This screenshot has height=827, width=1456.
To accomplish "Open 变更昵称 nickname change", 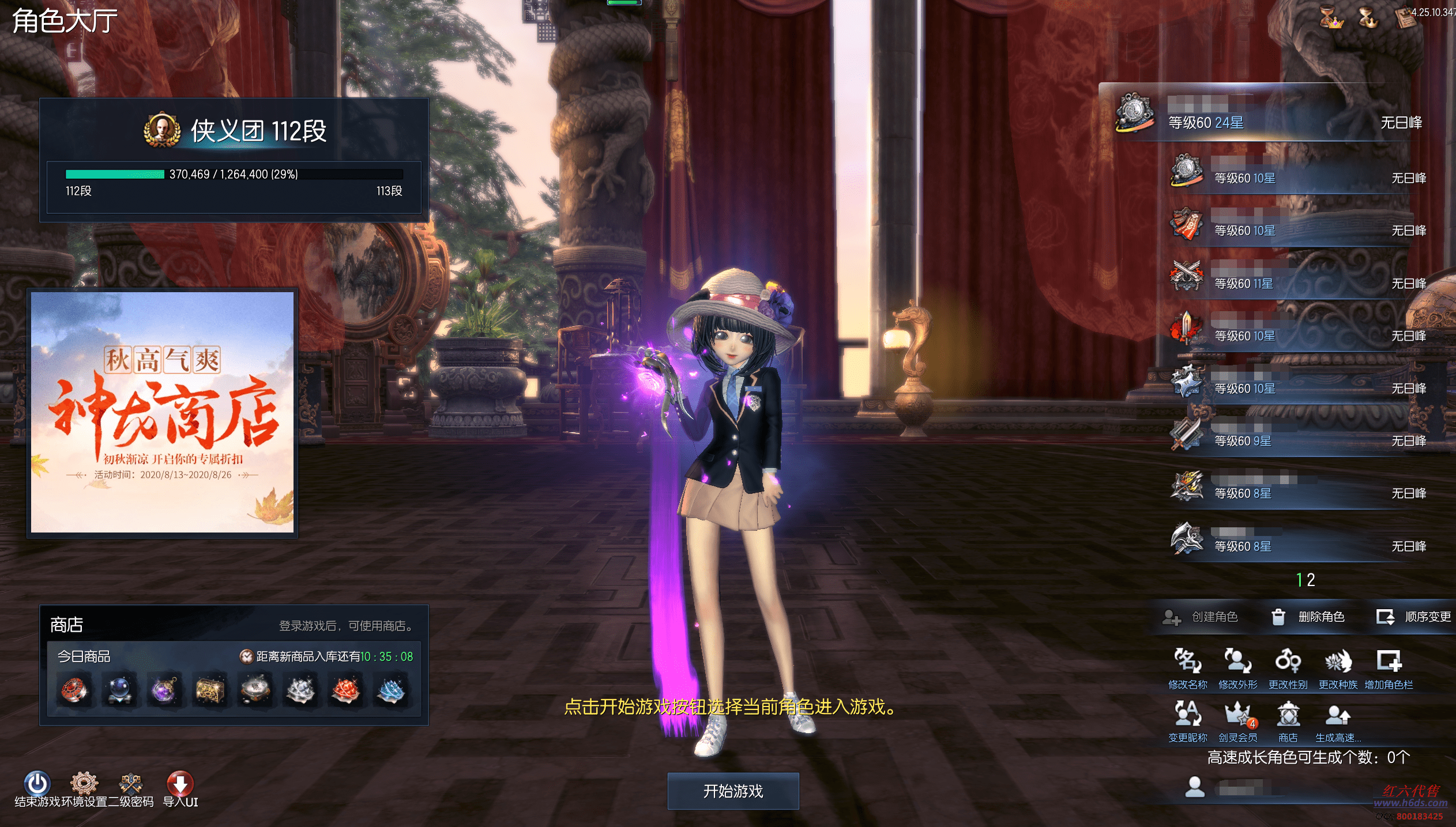I will 1187,722.
